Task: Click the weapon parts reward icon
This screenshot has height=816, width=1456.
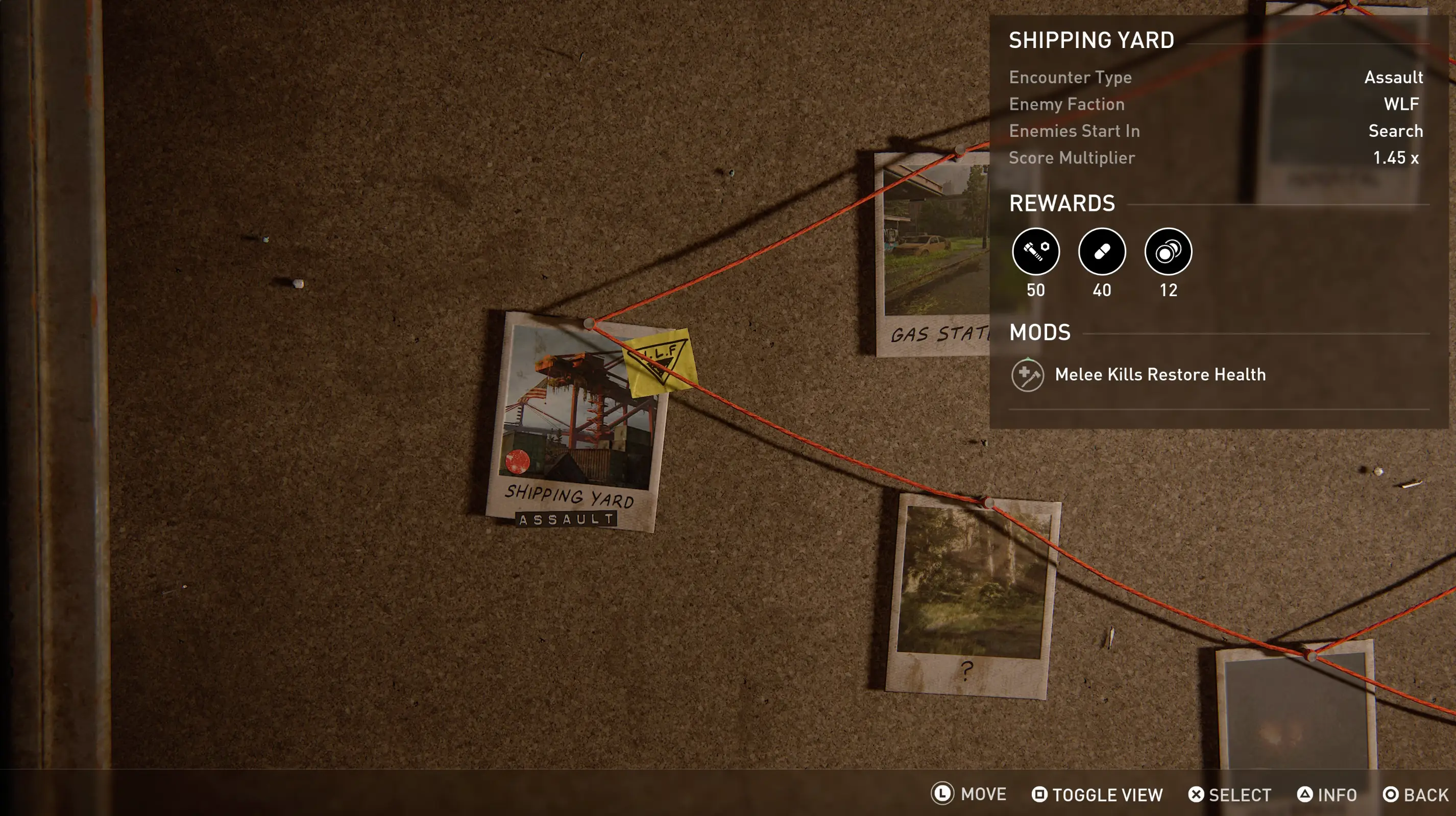Action: coord(1035,252)
